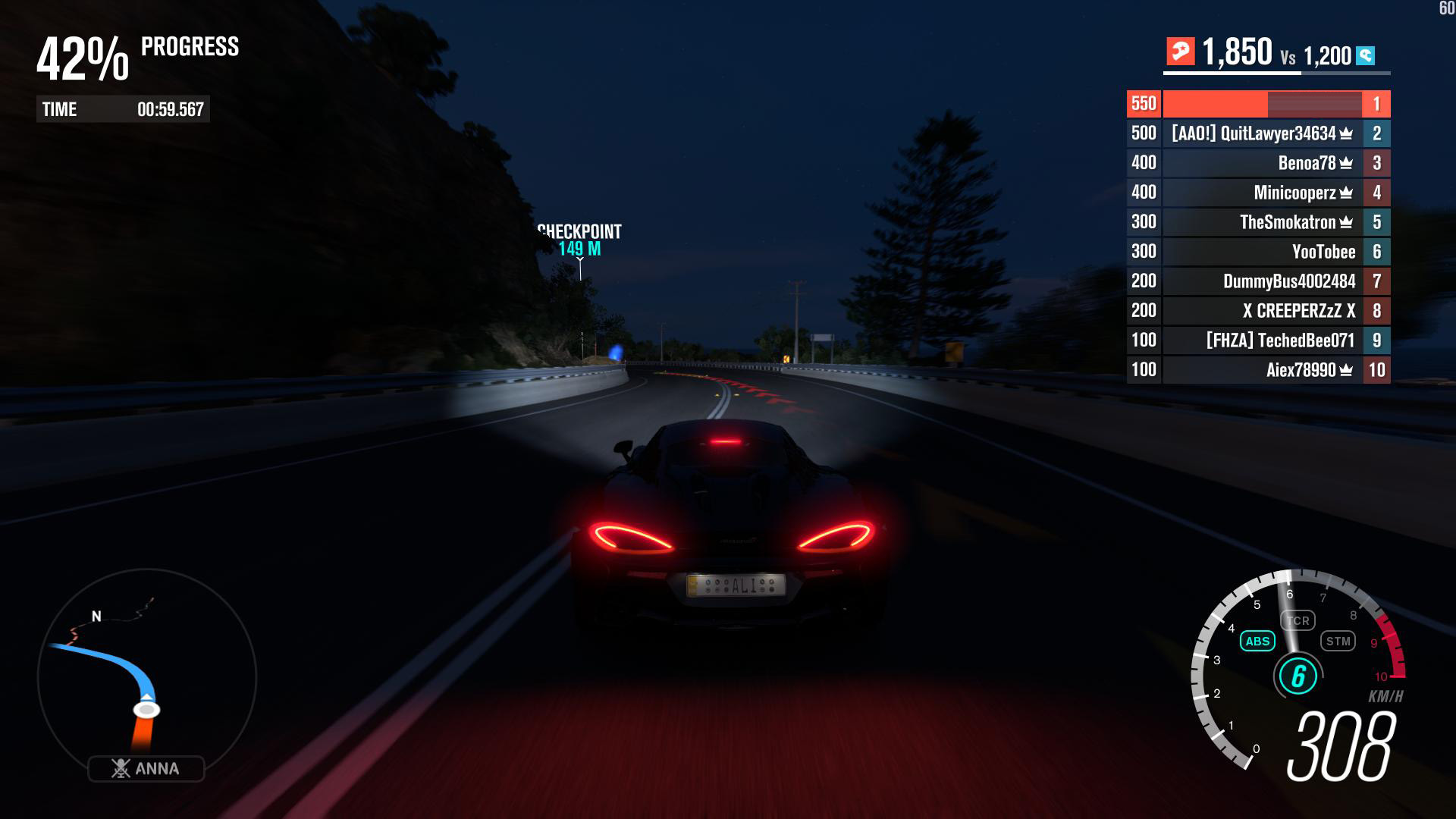1456x819 pixels.
Task: Click Aiex78990's row in the standings
Action: (x=1259, y=370)
